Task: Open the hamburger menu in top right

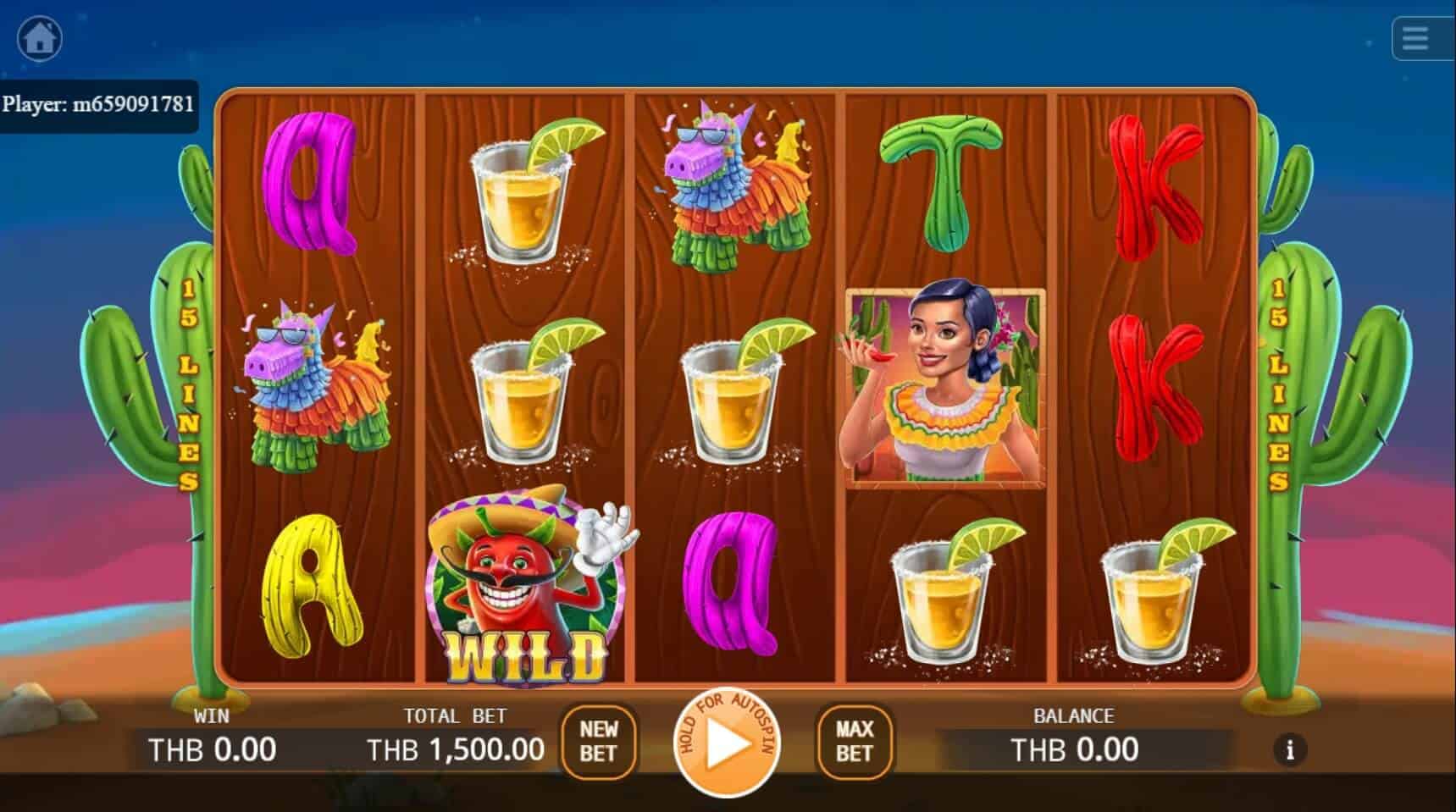Action: point(1416,38)
